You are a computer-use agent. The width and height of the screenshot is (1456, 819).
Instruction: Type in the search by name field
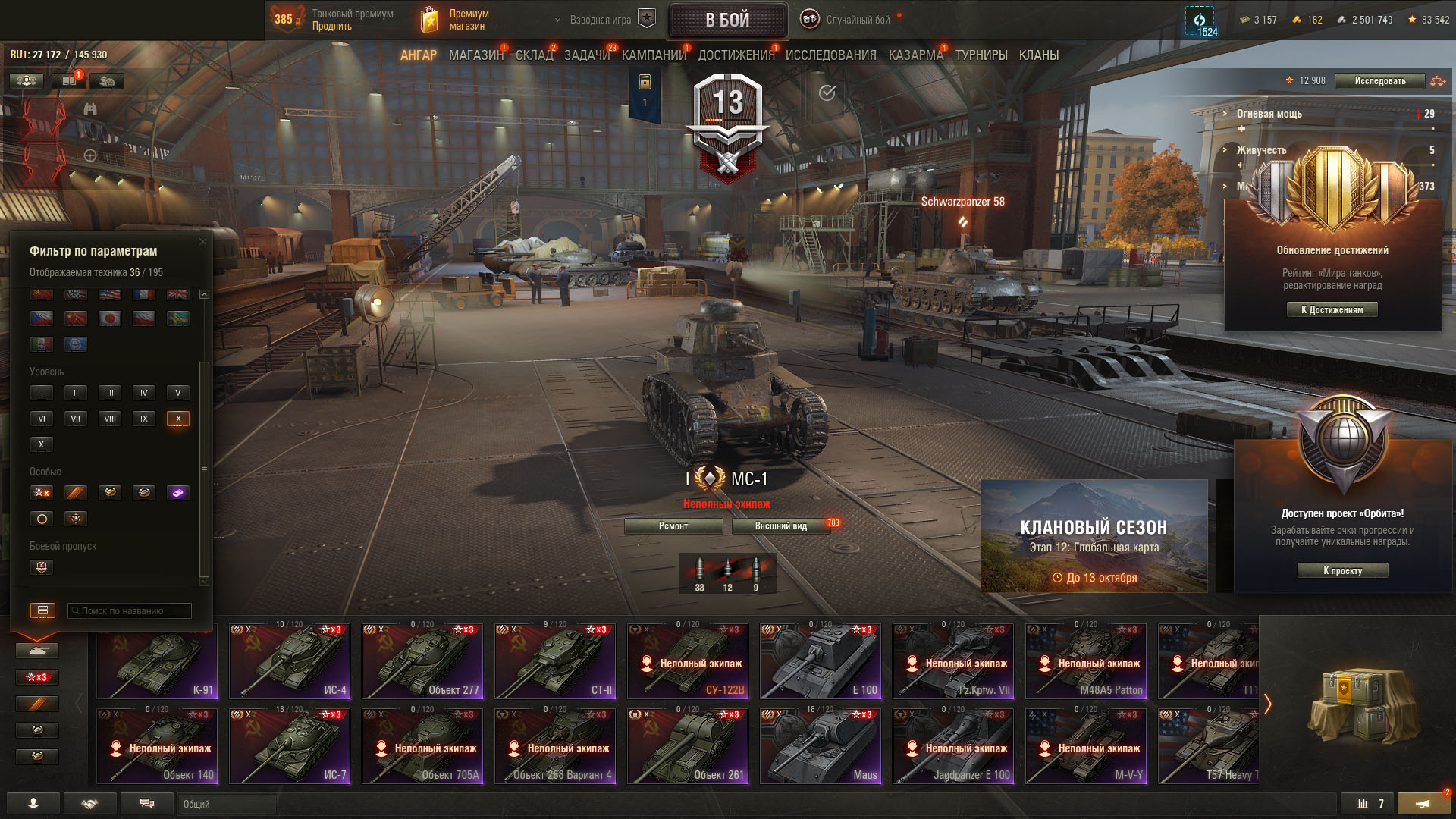click(129, 610)
